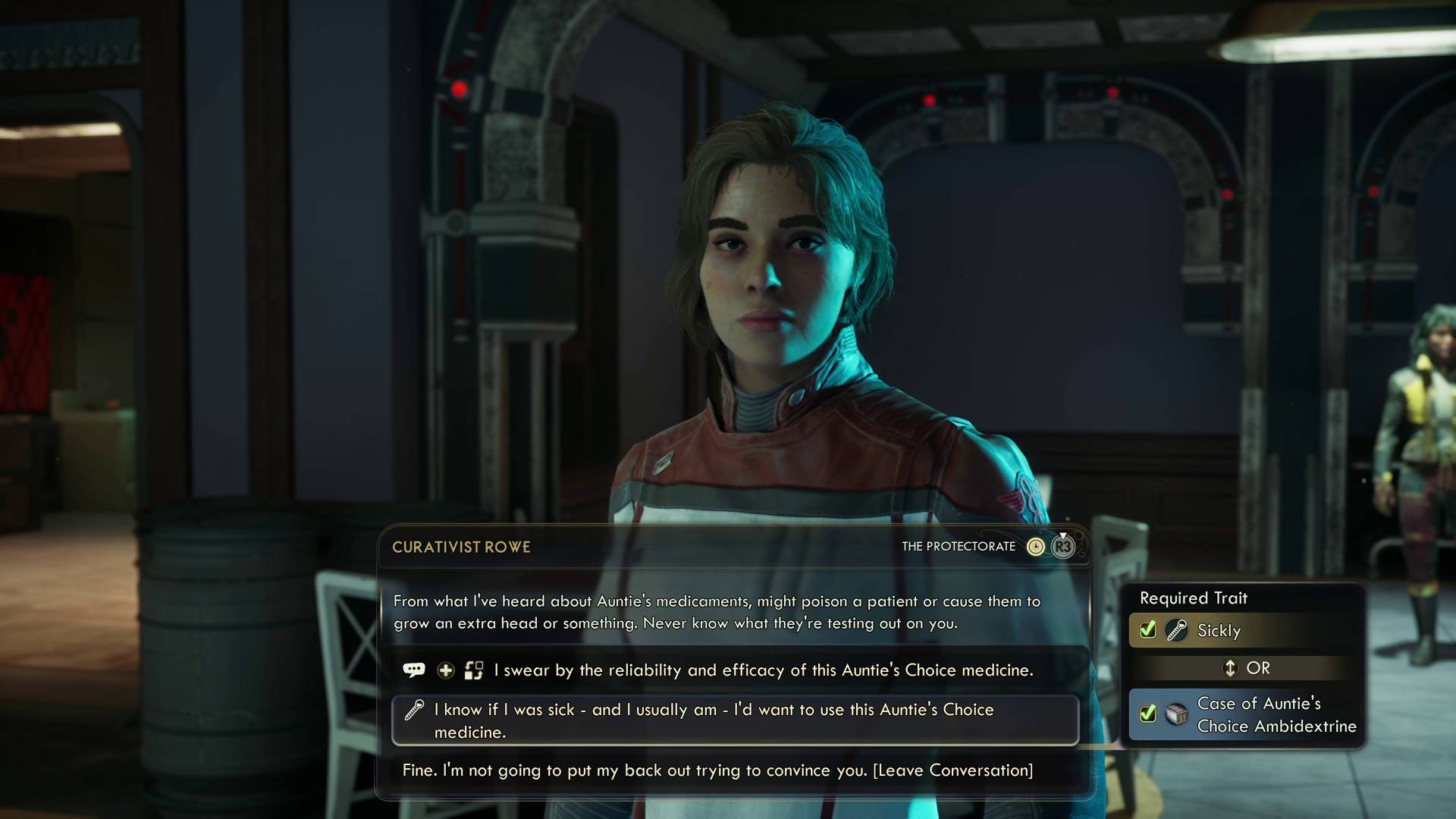Click the clock icon next to The Protectorate

1035,546
